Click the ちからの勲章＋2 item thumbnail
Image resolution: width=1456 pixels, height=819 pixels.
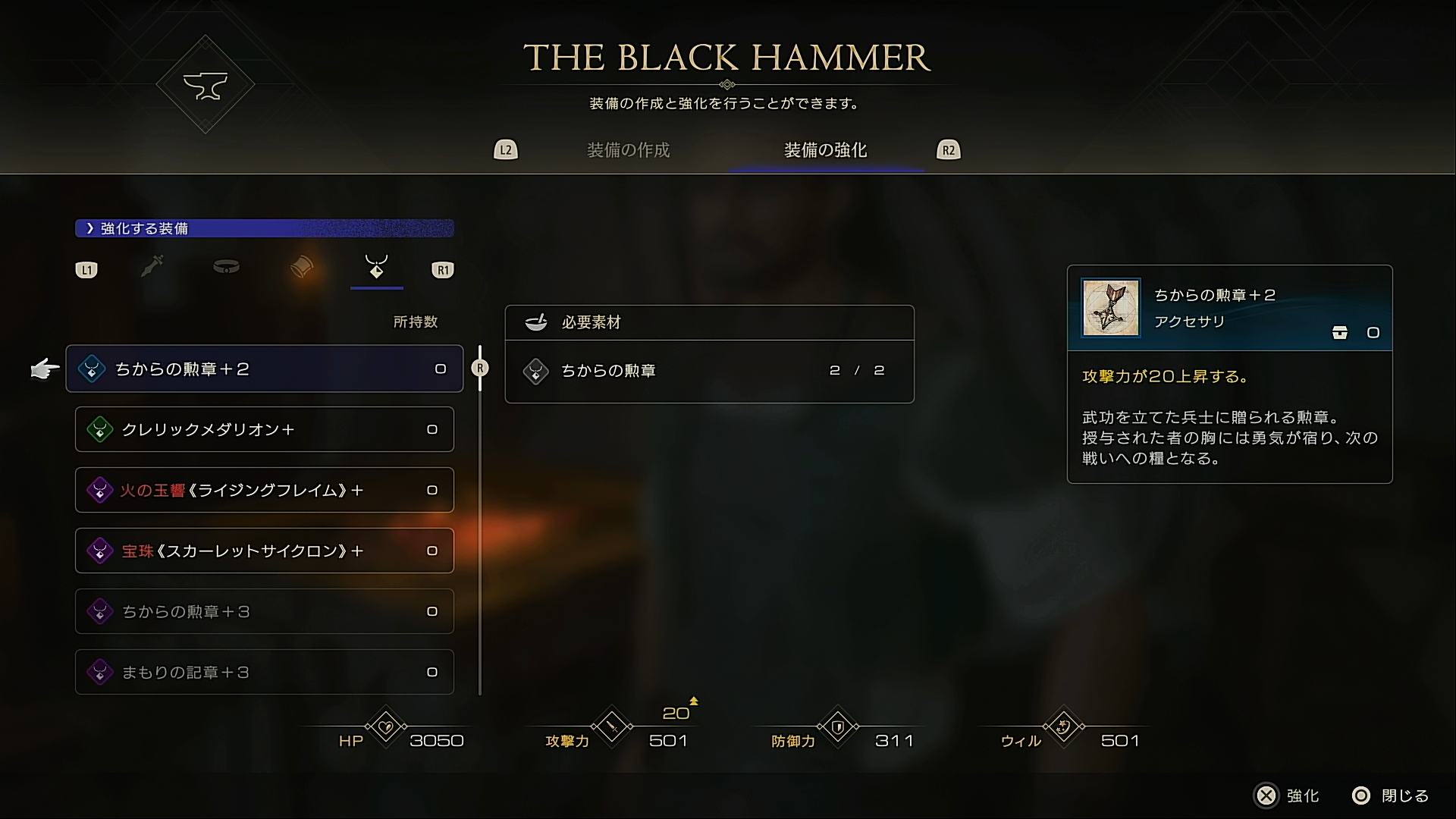tap(1111, 307)
